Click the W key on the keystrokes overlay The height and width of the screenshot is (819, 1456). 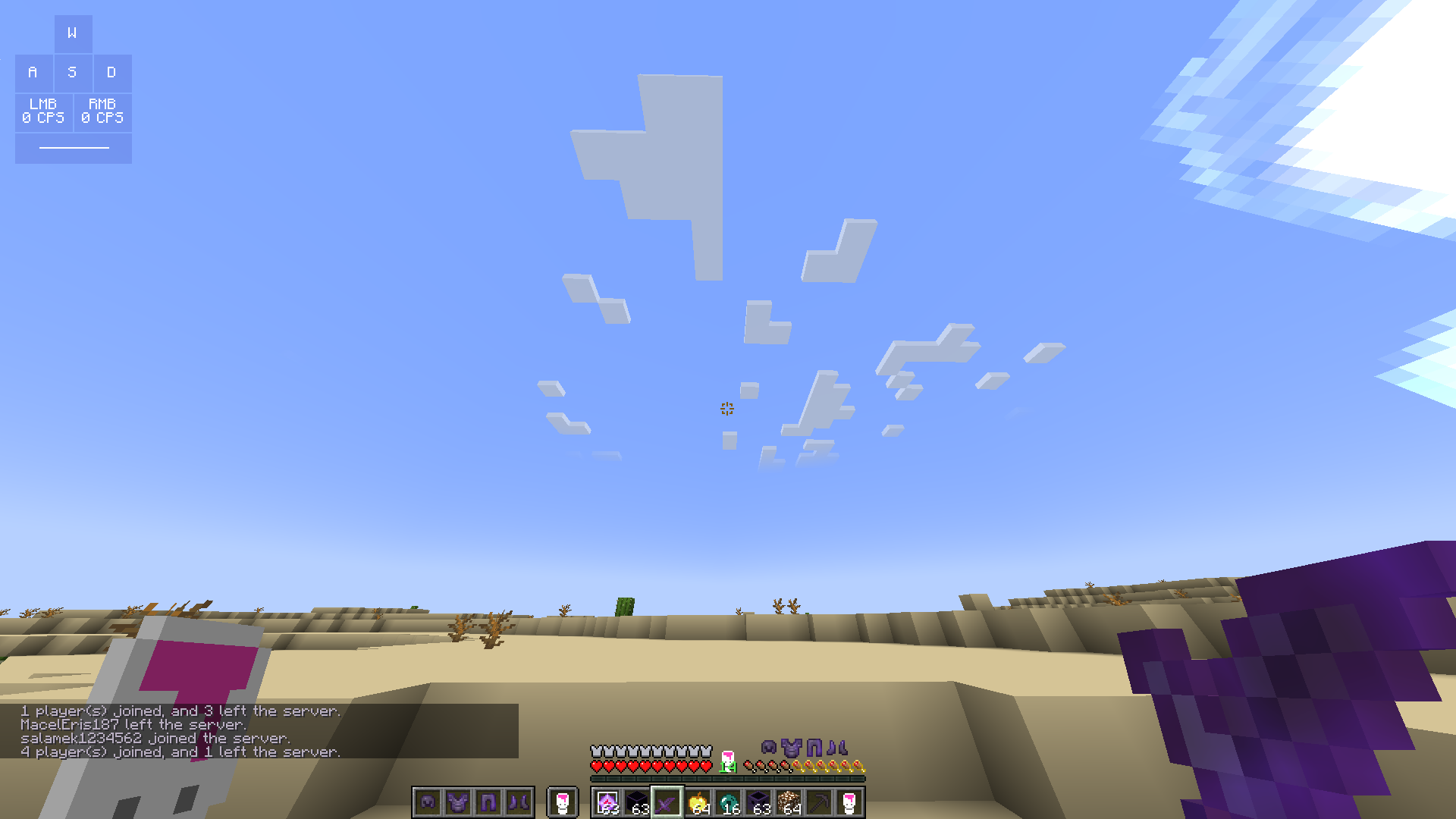73,33
